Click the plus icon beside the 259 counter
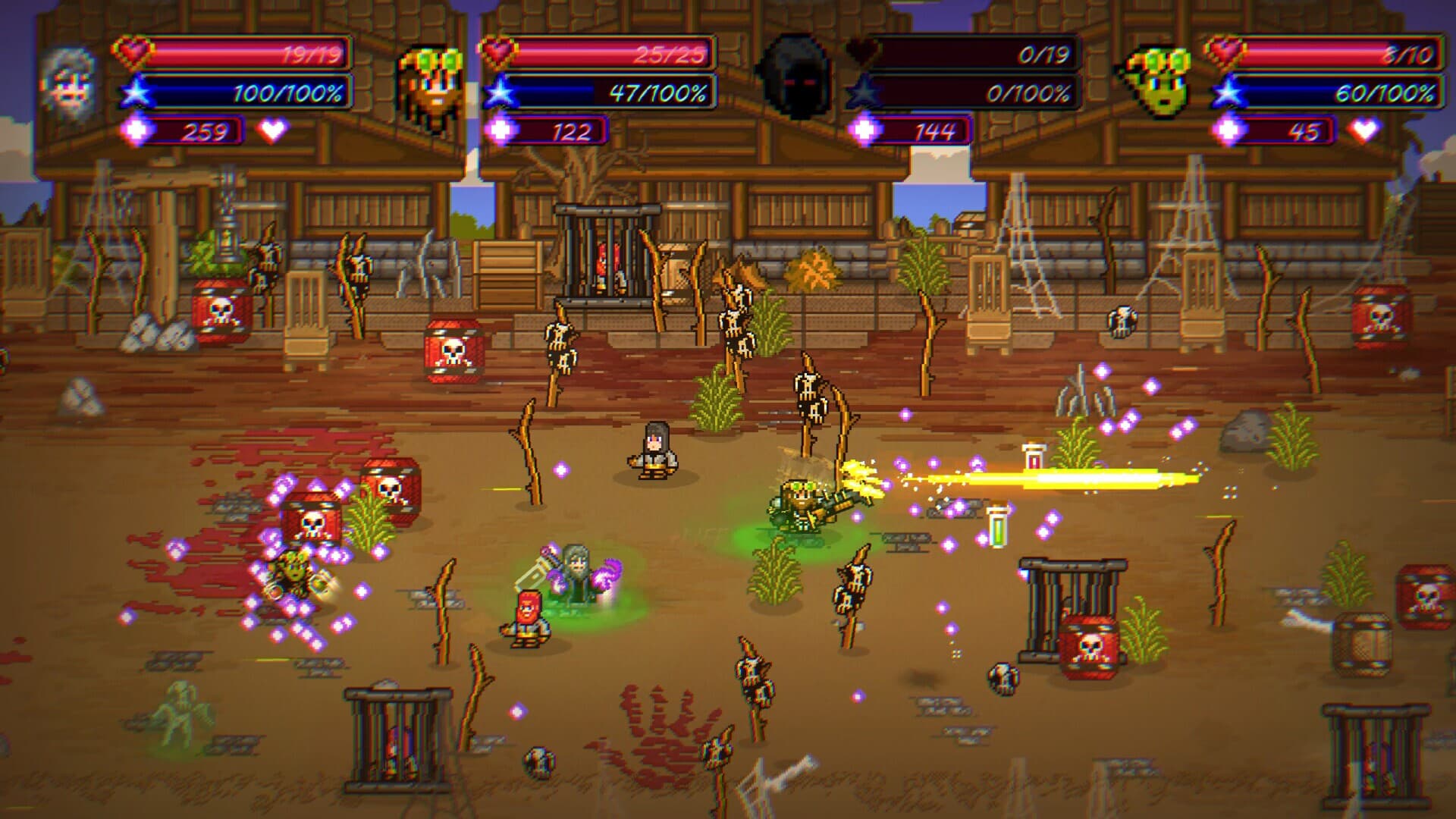The width and height of the screenshot is (1456, 819). pos(136,130)
